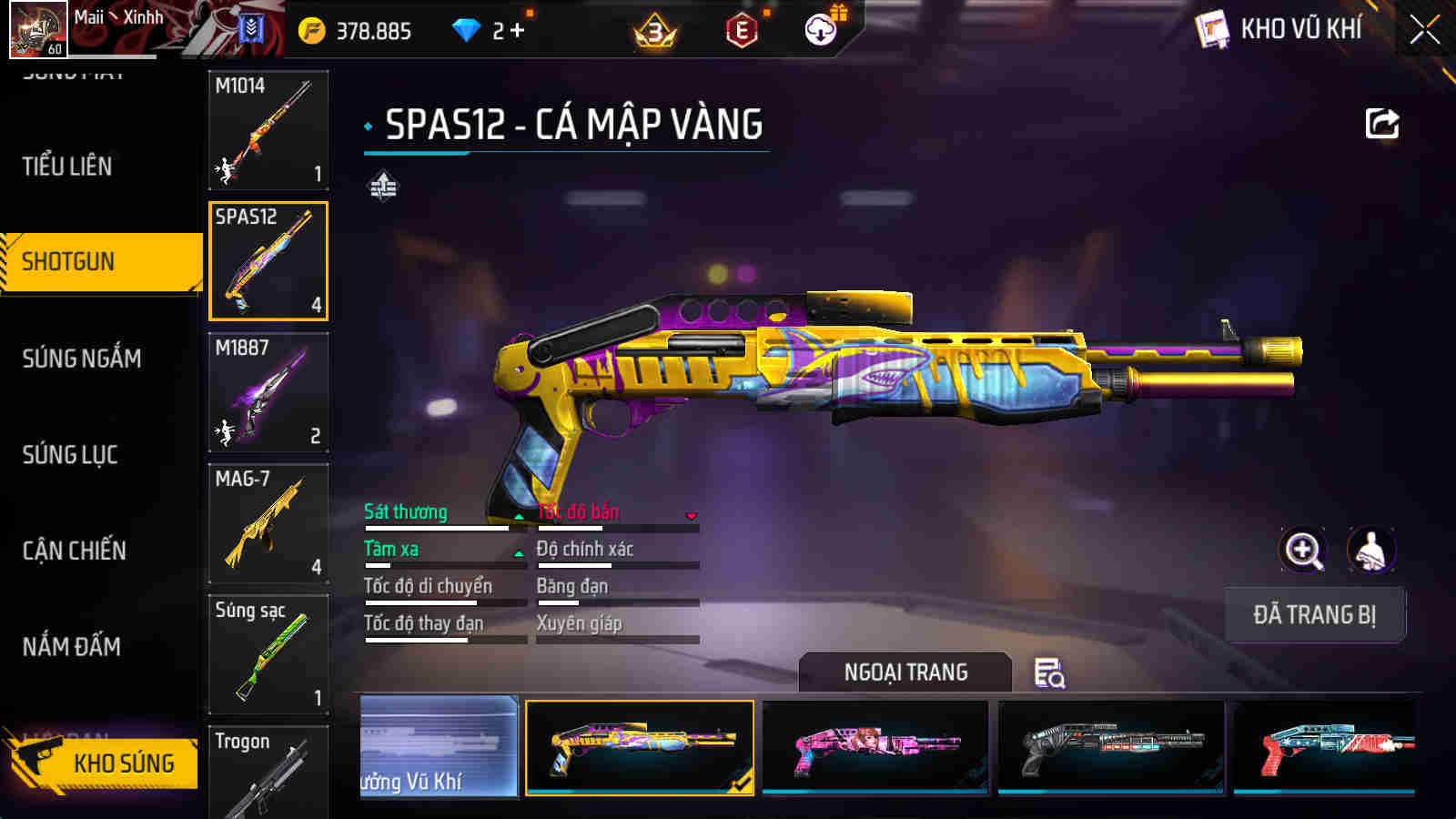The height and width of the screenshot is (819, 1456).
Task: Share the SPAS12 skin
Action: (x=1381, y=124)
